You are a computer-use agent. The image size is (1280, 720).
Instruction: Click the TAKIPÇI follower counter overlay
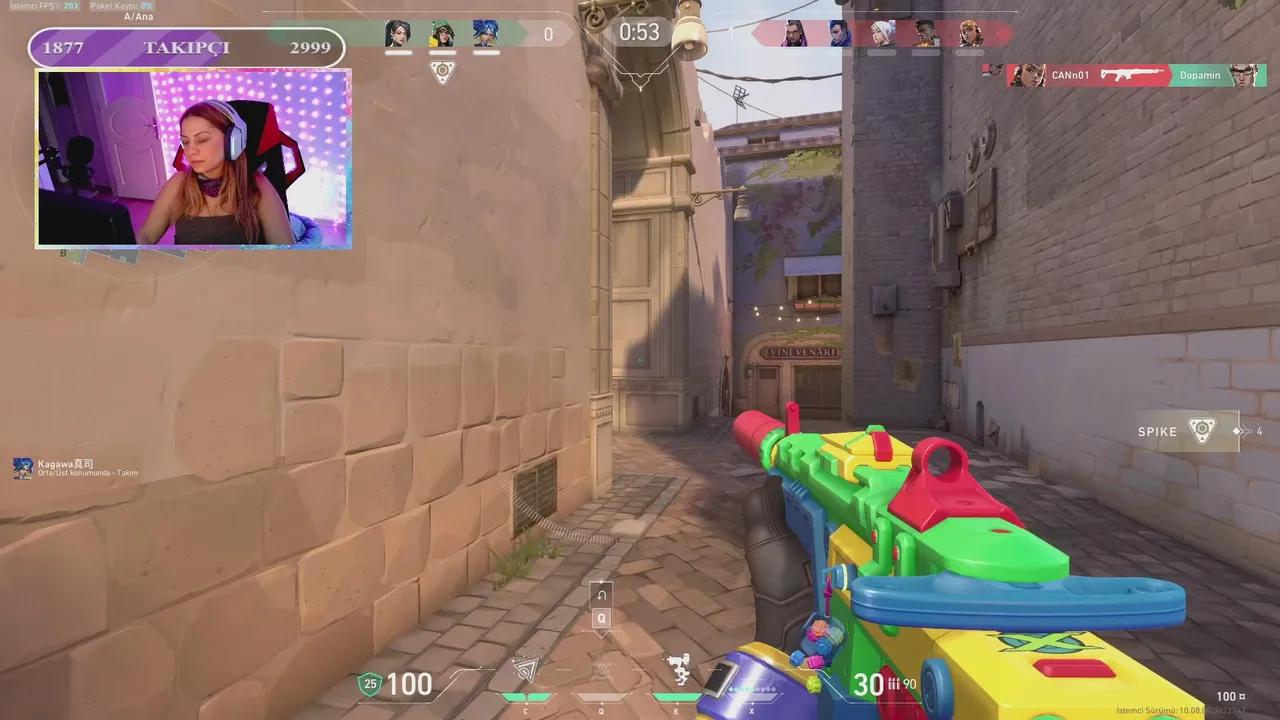pyautogui.click(x=186, y=48)
